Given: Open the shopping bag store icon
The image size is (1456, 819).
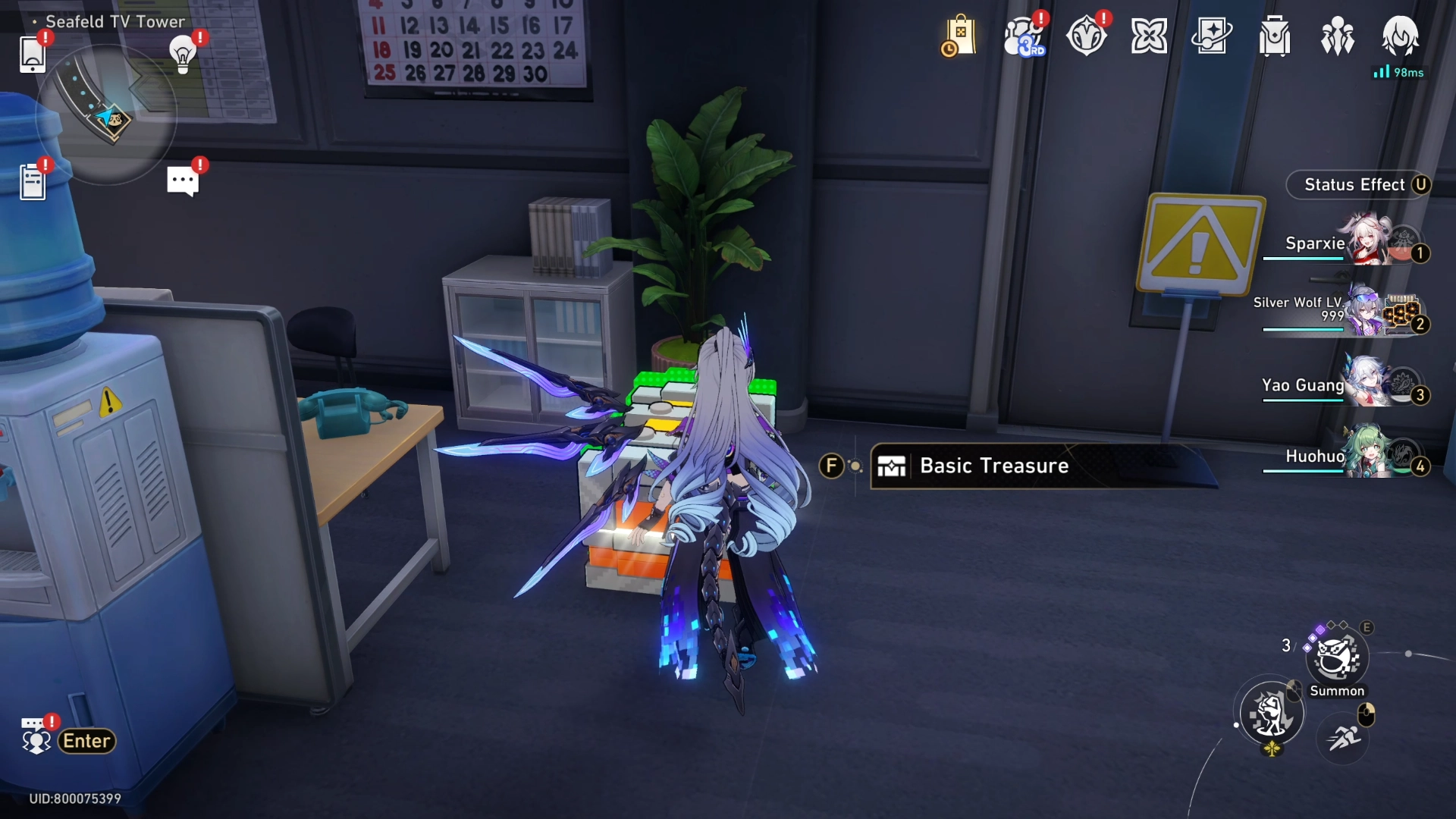Looking at the screenshot, I should [959, 36].
